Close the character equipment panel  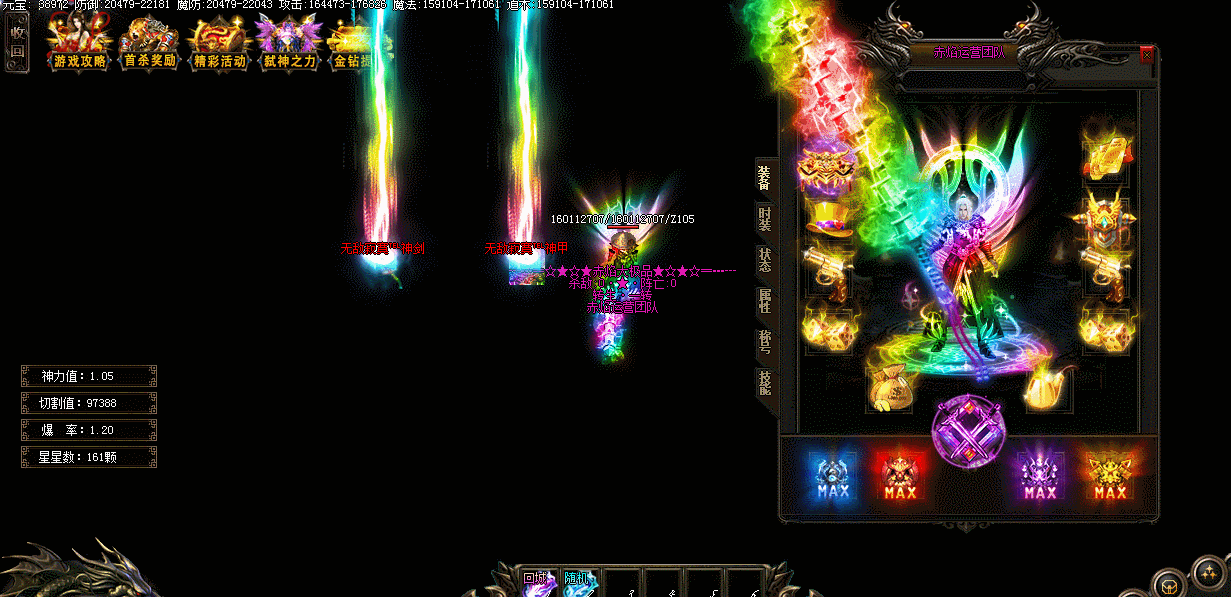(x=1146, y=55)
